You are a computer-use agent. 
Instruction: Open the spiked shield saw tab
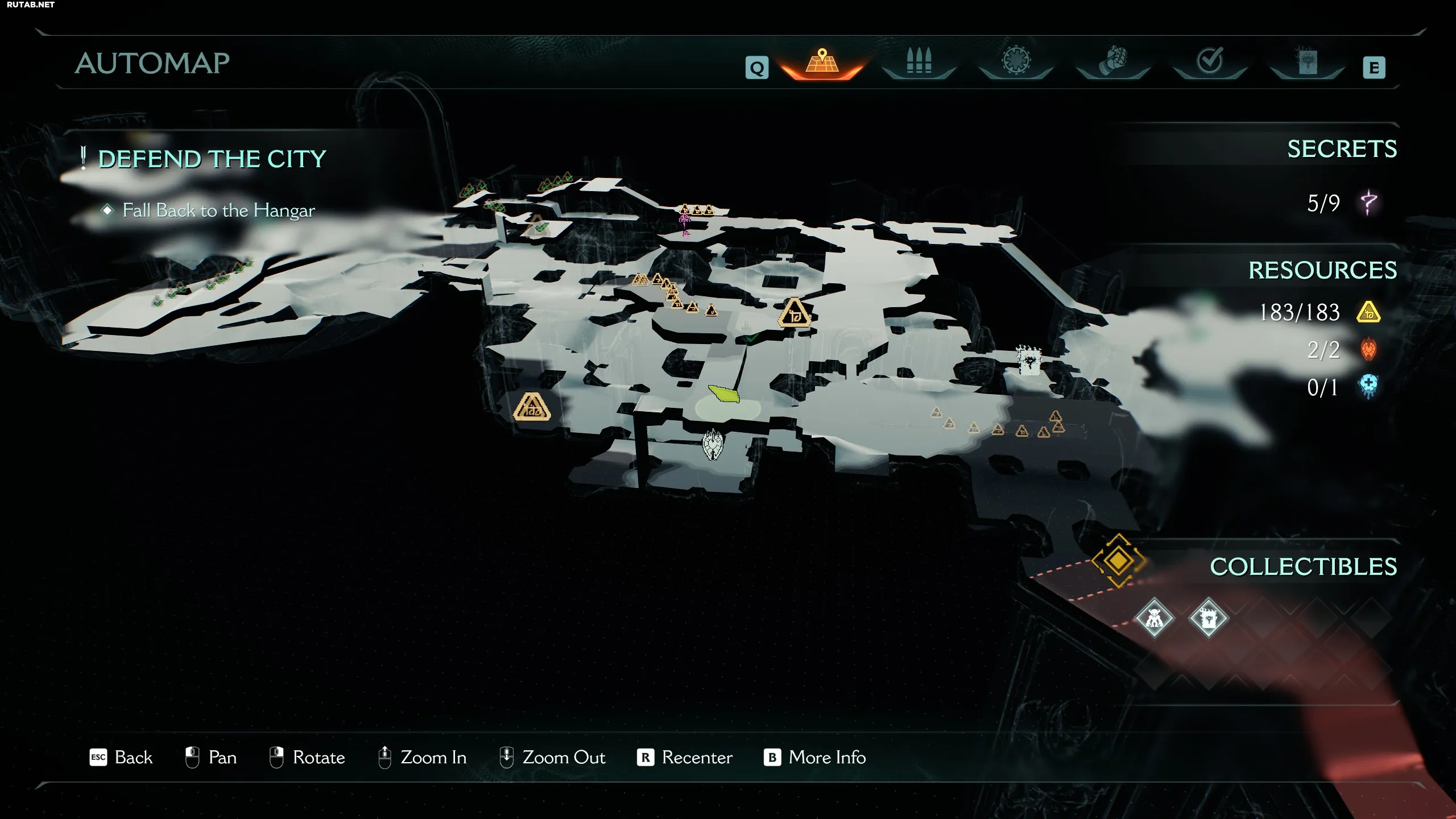click(1016, 61)
